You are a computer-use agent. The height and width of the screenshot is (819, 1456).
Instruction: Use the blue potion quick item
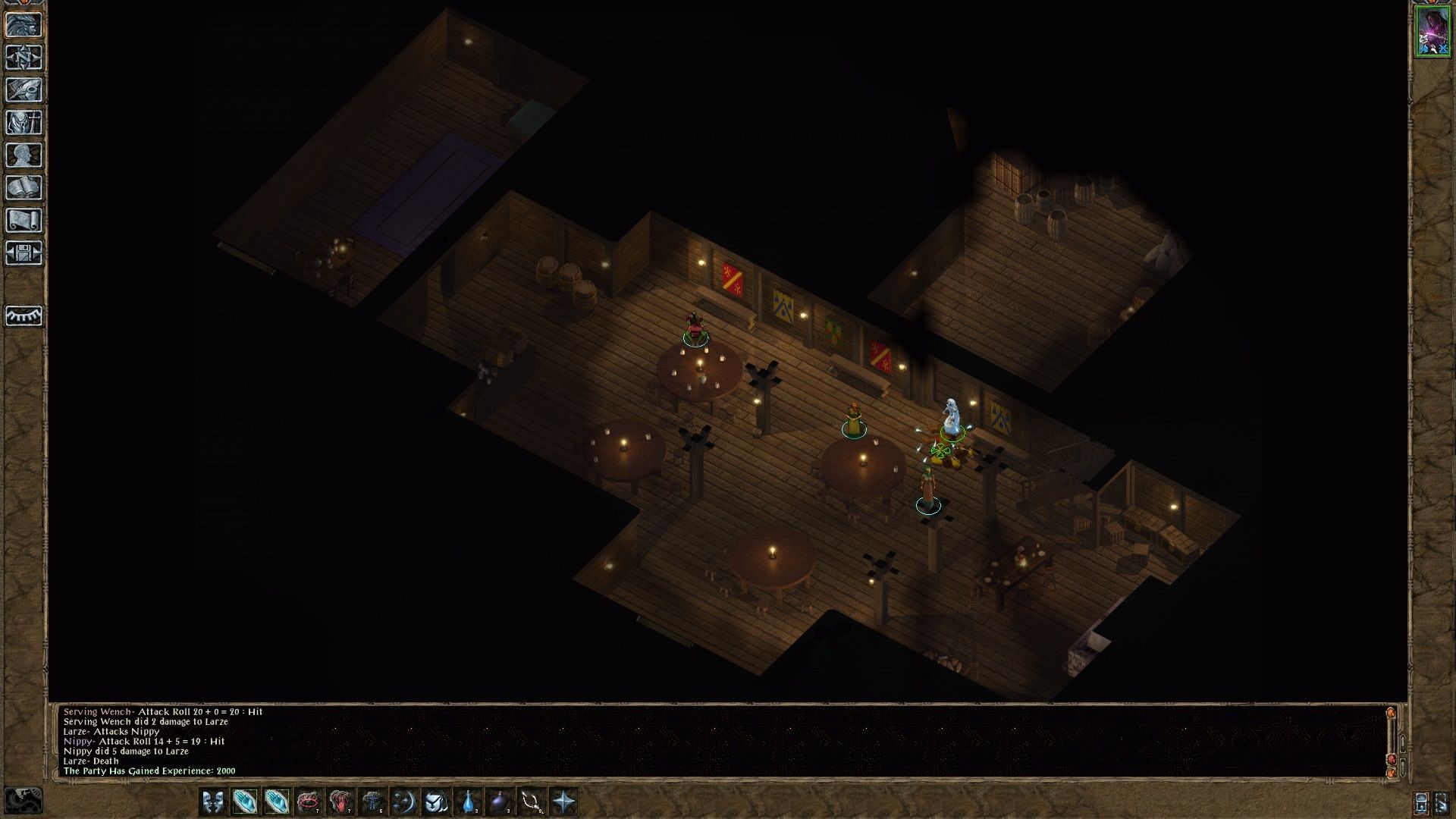pyautogui.click(x=468, y=802)
